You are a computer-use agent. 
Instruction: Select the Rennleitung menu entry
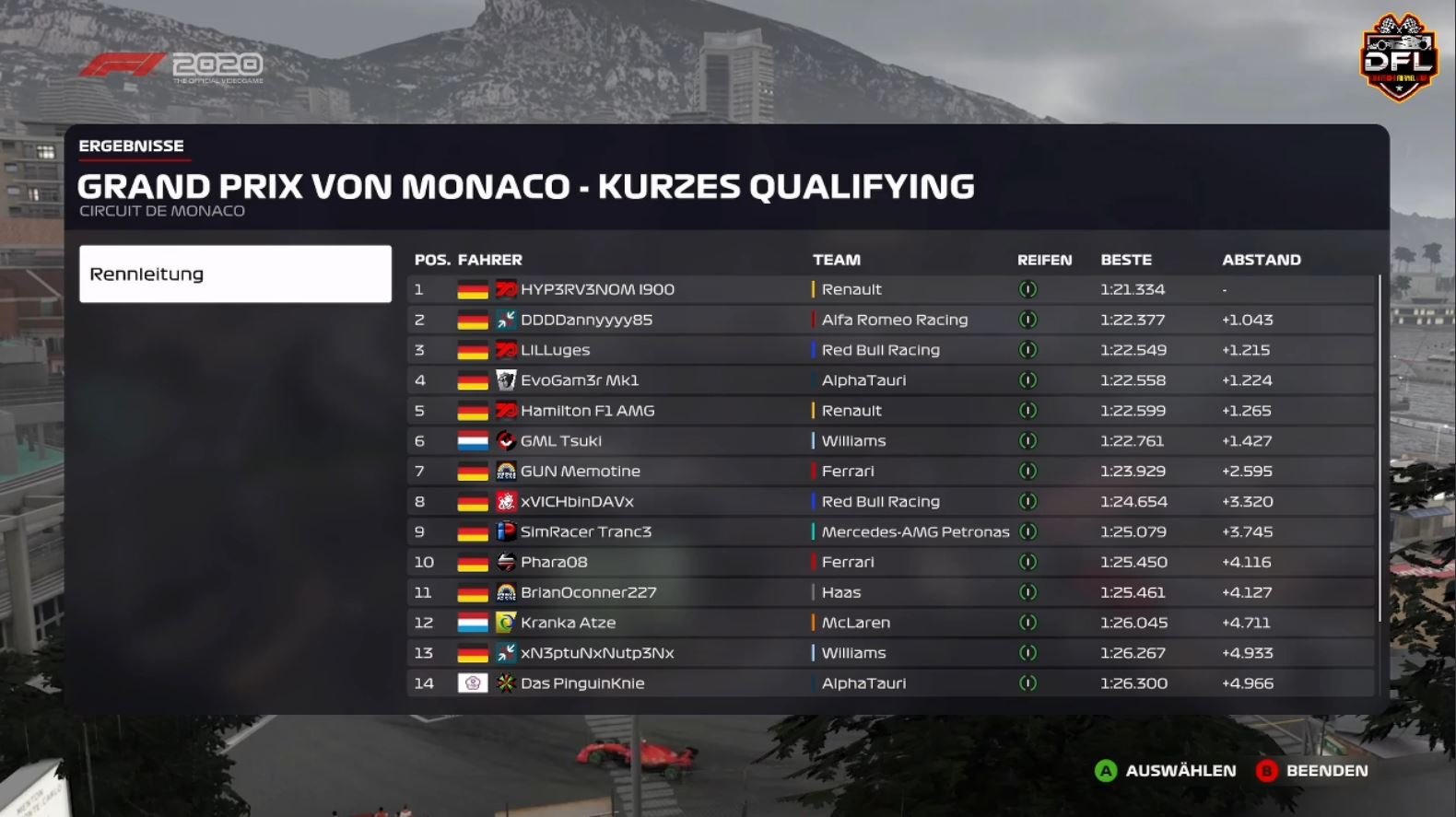[235, 274]
